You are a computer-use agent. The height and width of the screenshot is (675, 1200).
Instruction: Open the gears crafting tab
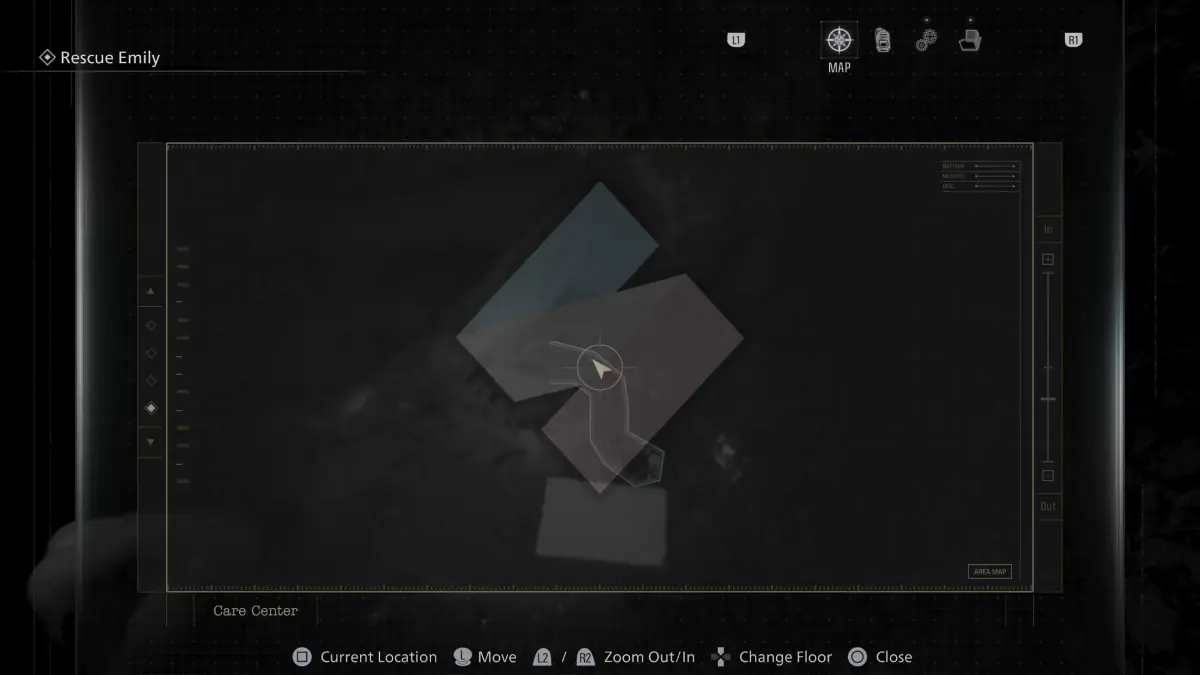tap(926, 41)
